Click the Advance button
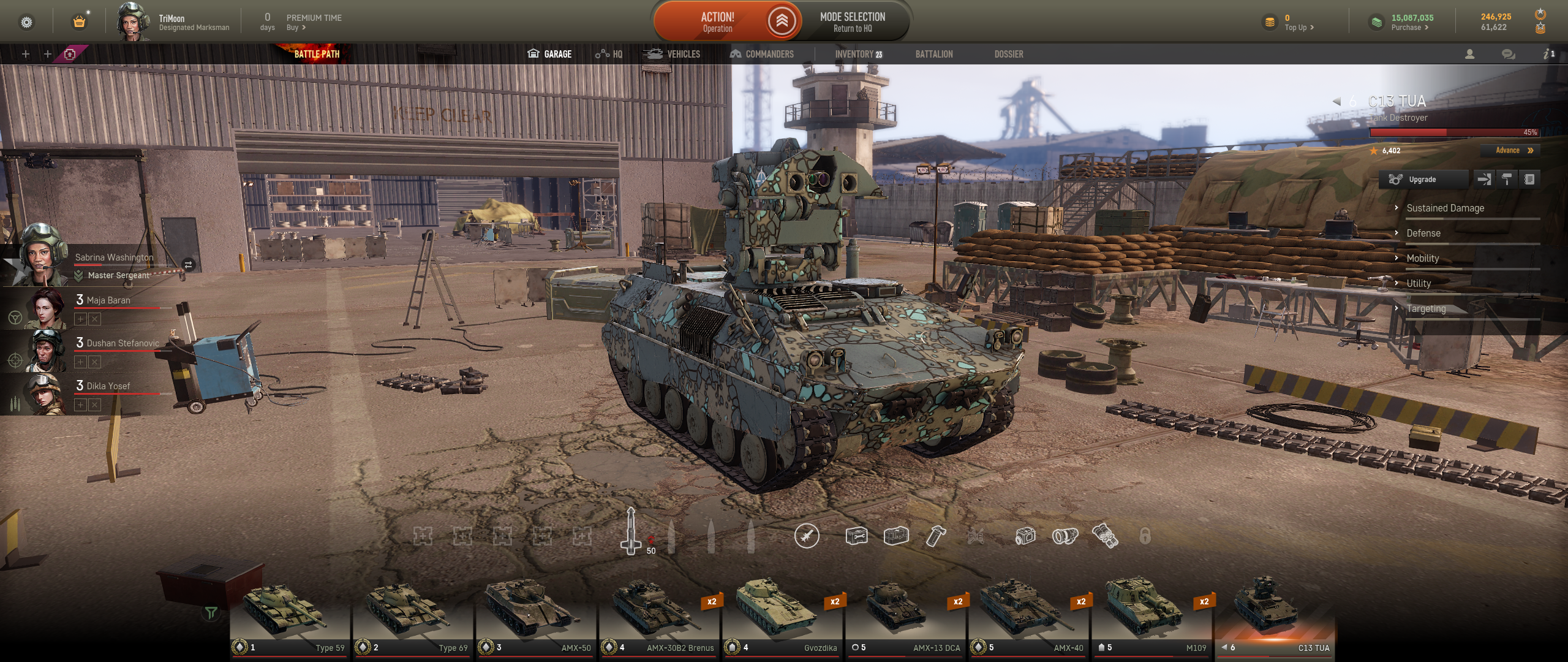 coord(1513,150)
